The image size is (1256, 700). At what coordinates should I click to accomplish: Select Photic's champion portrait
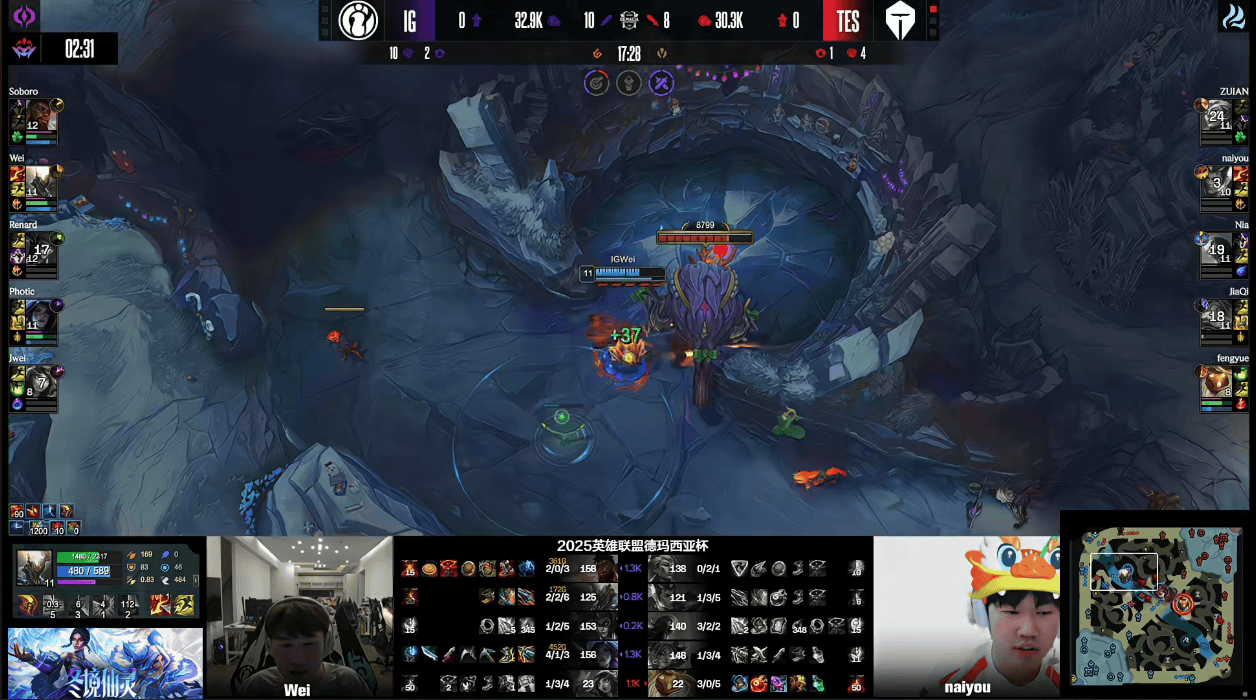pos(41,315)
